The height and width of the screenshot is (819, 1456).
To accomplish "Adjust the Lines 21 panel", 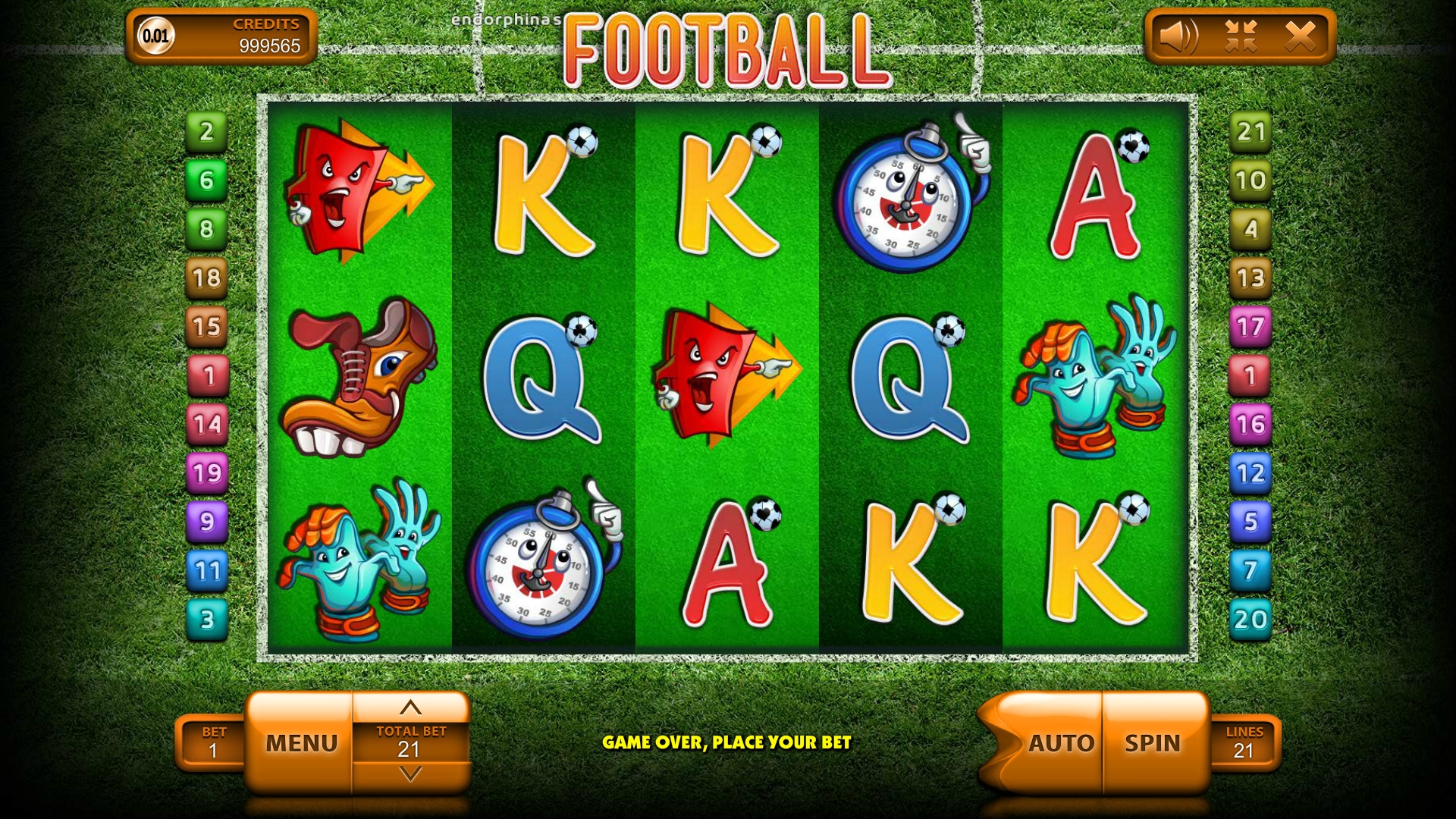I will tap(1244, 742).
